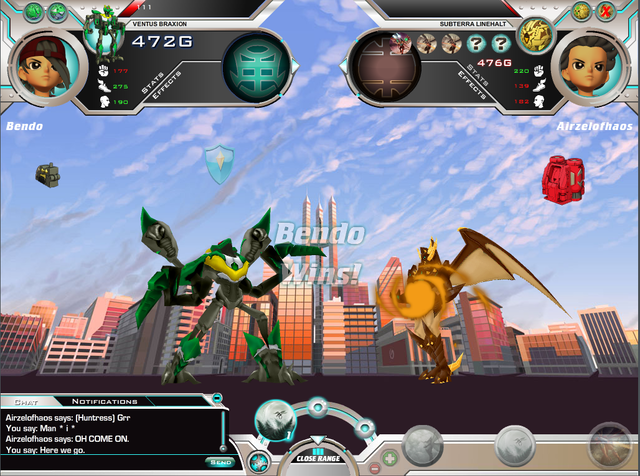Minimize the chat panel
The height and width of the screenshot is (476, 640).
[217, 399]
